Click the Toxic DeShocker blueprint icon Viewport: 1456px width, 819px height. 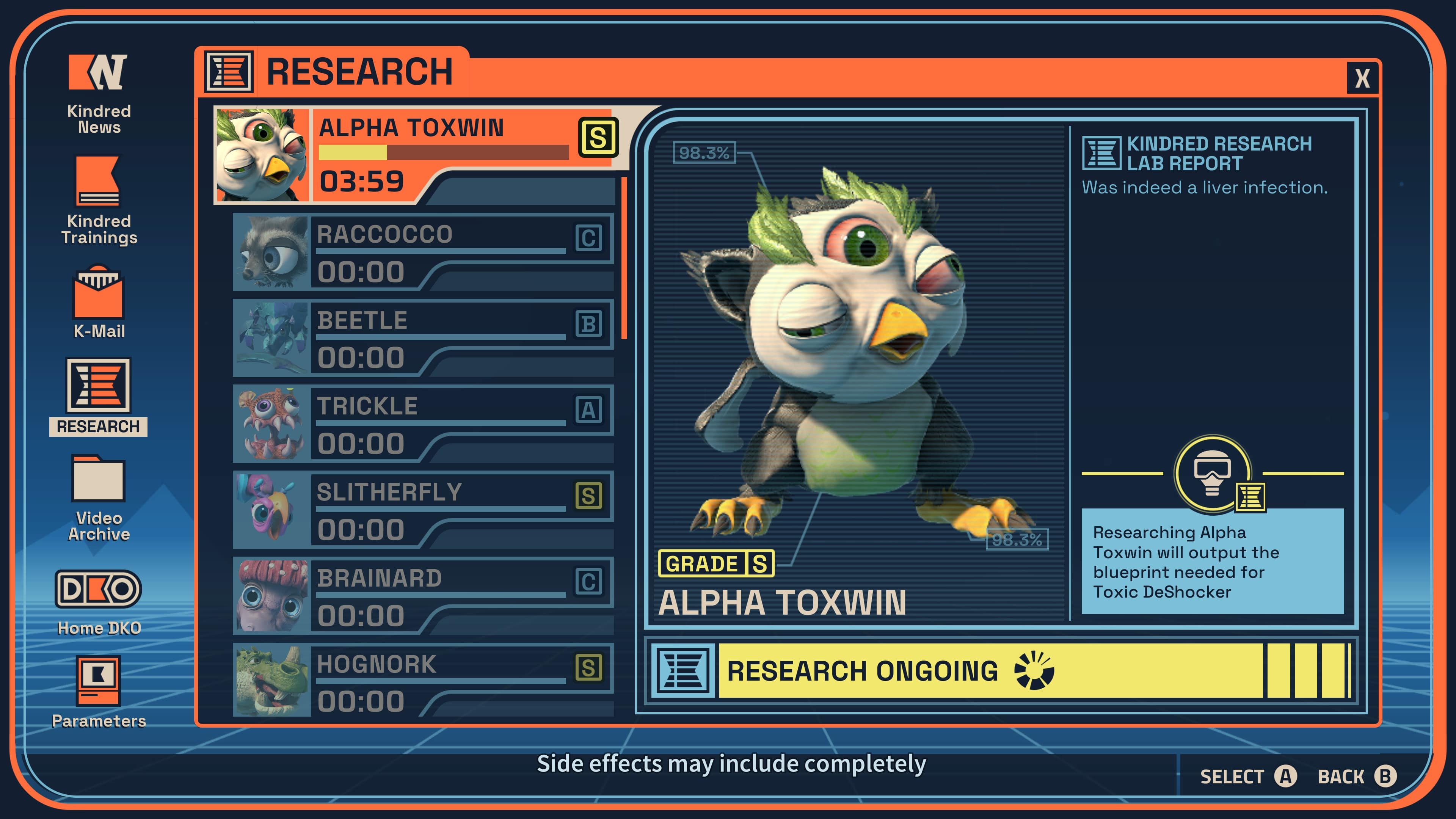coord(1213,474)
